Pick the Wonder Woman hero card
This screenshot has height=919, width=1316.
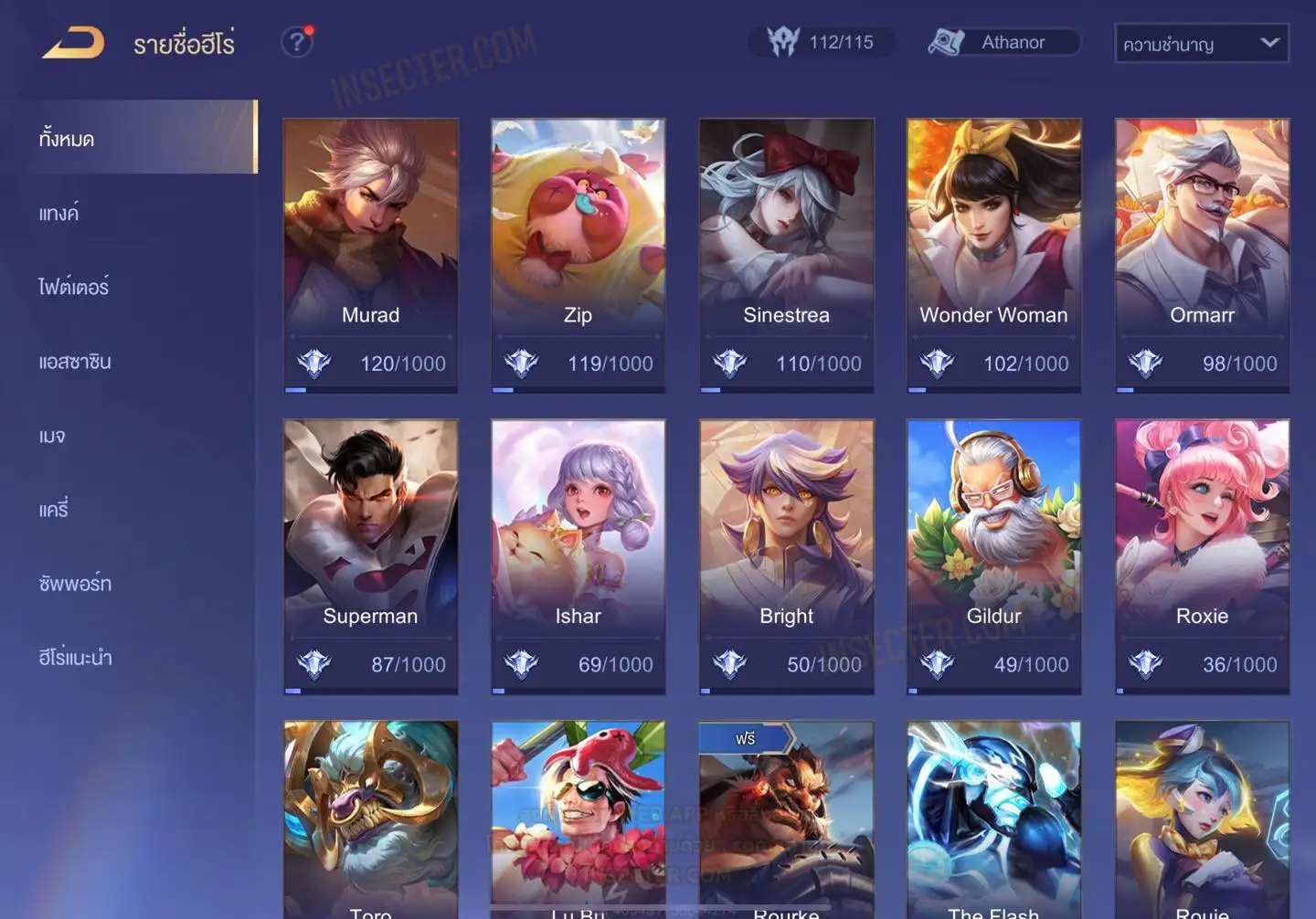(993, 255)
